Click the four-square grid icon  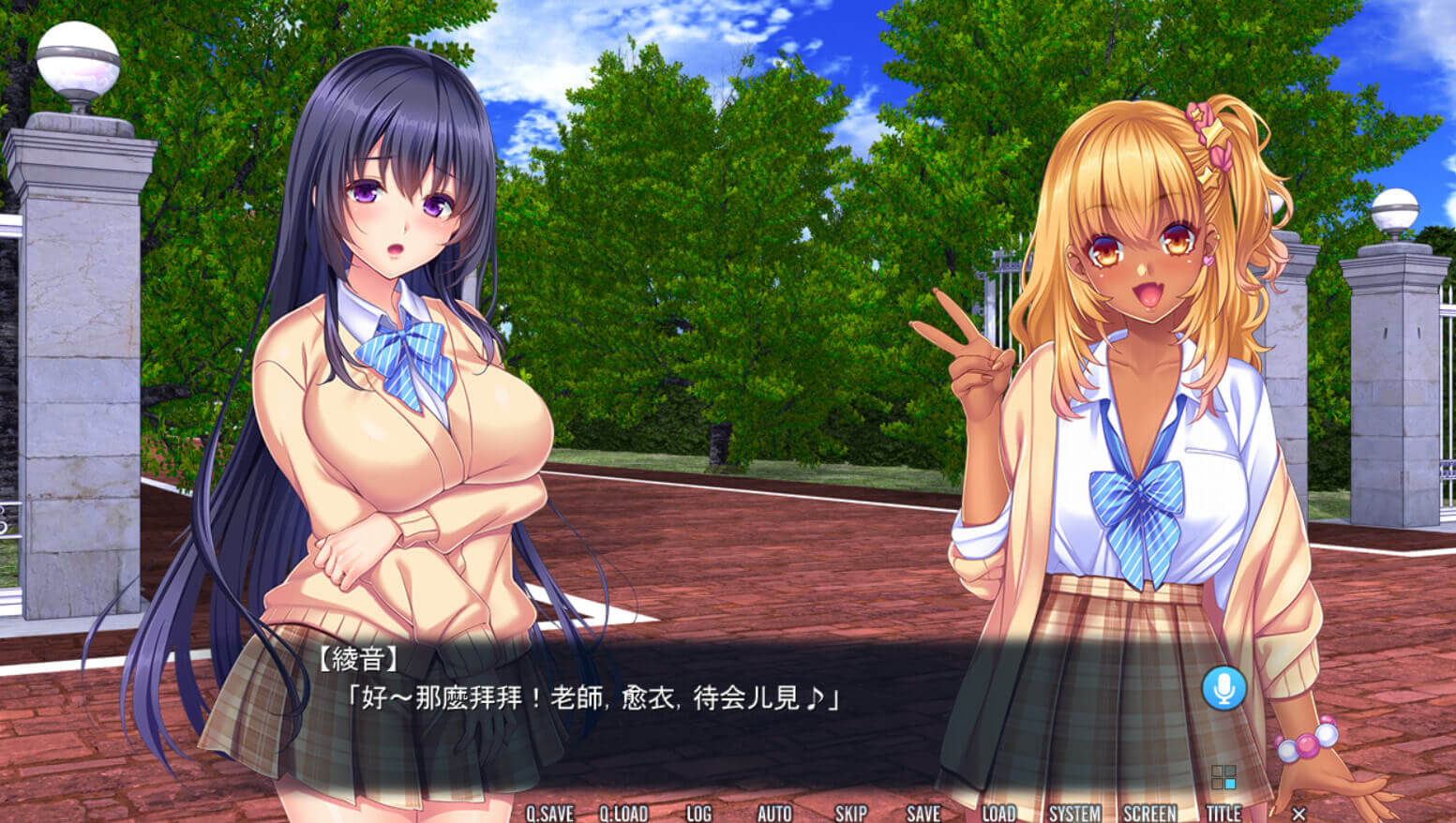coord(1223,777)
